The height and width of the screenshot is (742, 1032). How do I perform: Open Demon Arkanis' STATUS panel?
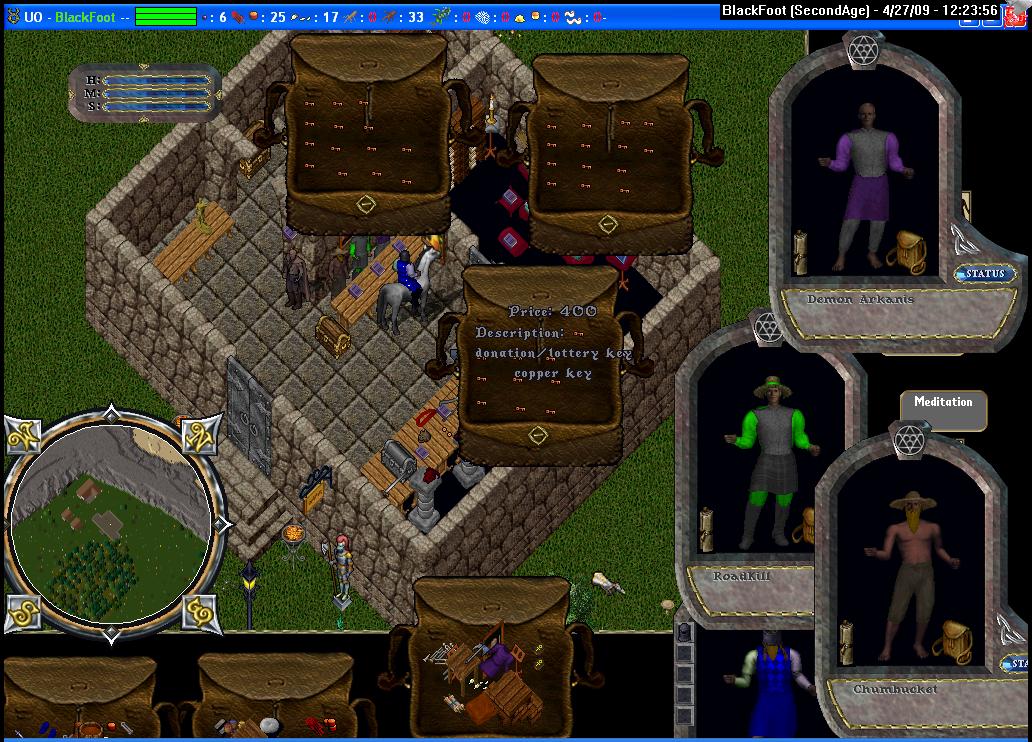tap(985, 273)
